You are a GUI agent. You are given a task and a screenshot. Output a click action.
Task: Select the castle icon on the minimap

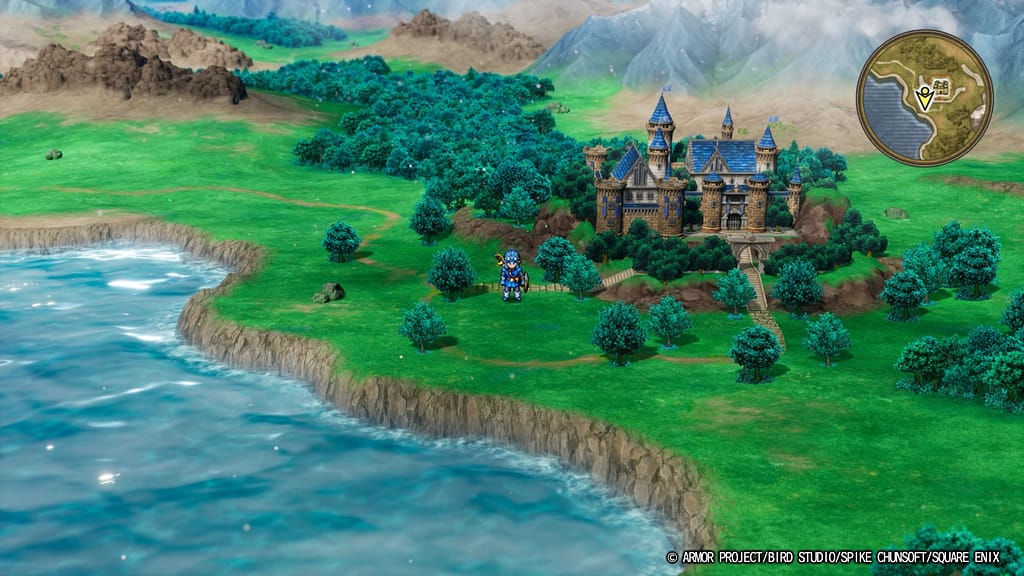point(940,86)
